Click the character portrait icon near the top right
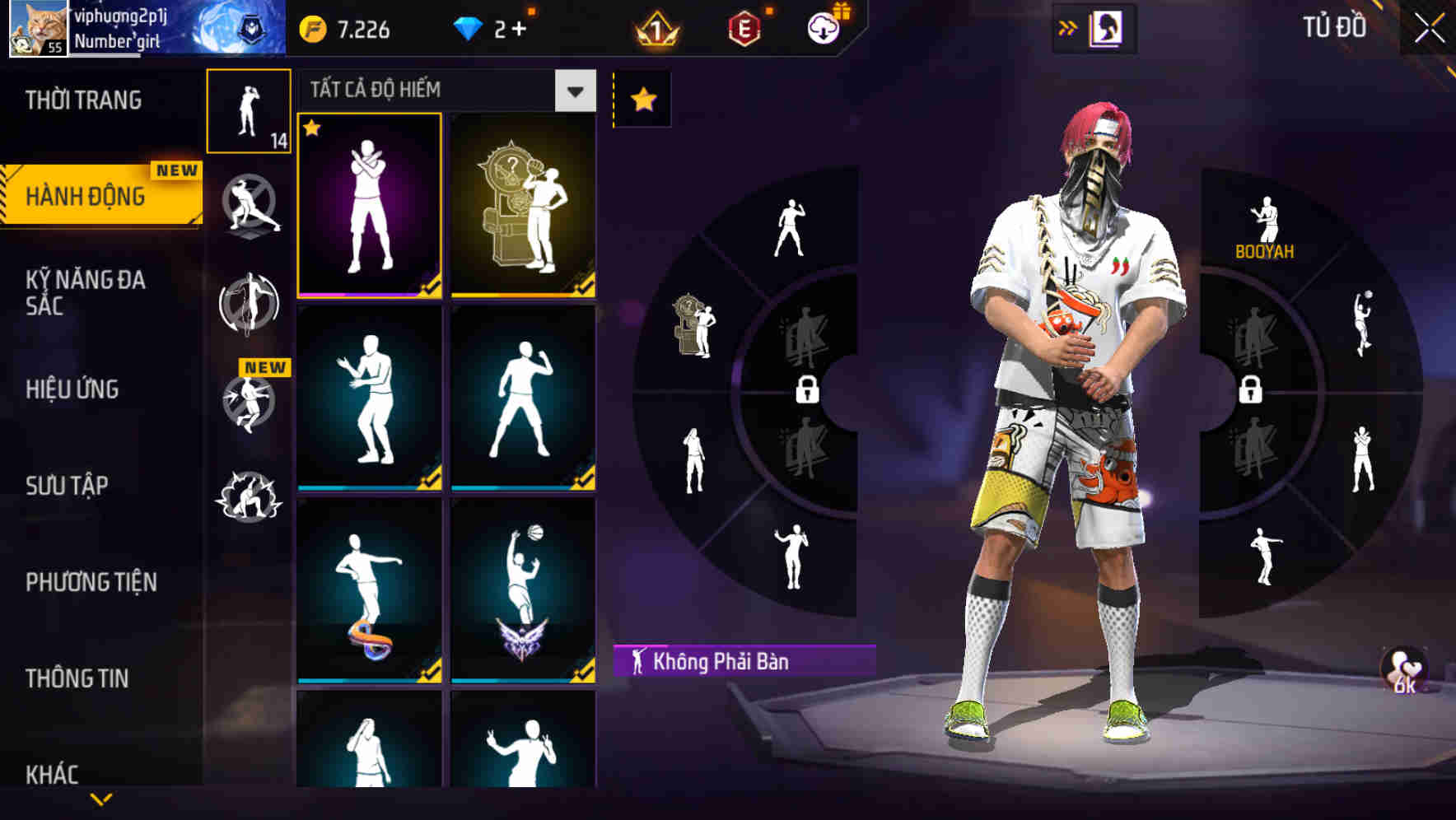The height and width of the screenshot is (820, 1456). pos(1108,26)
